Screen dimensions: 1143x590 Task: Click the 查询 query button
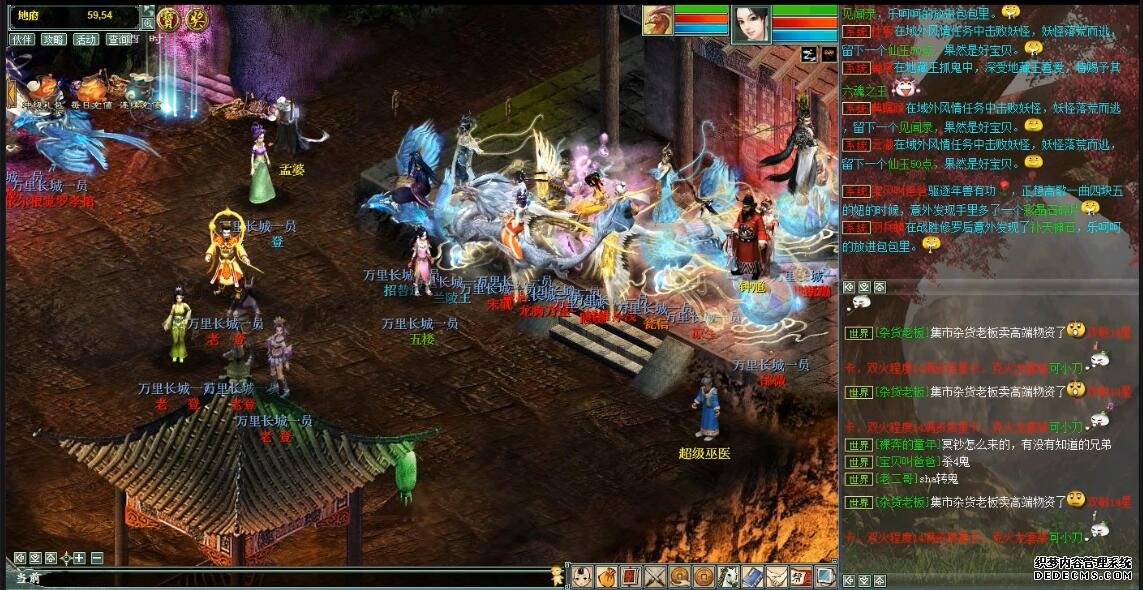119,39
